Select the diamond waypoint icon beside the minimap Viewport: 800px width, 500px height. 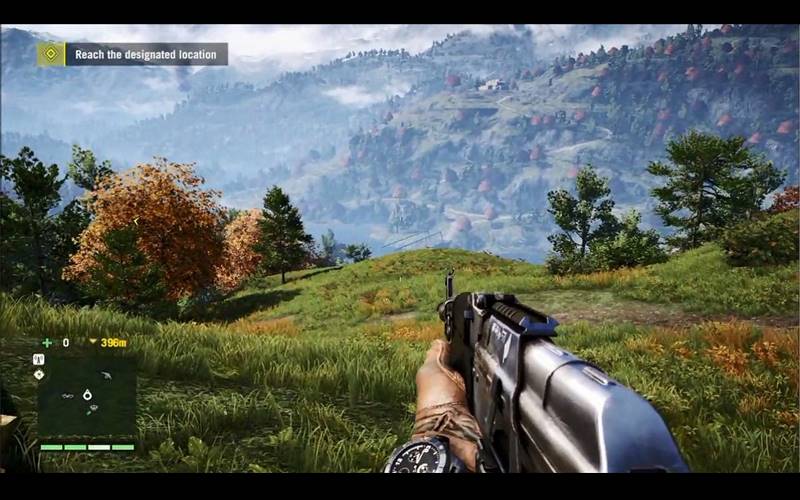(39, 374)
